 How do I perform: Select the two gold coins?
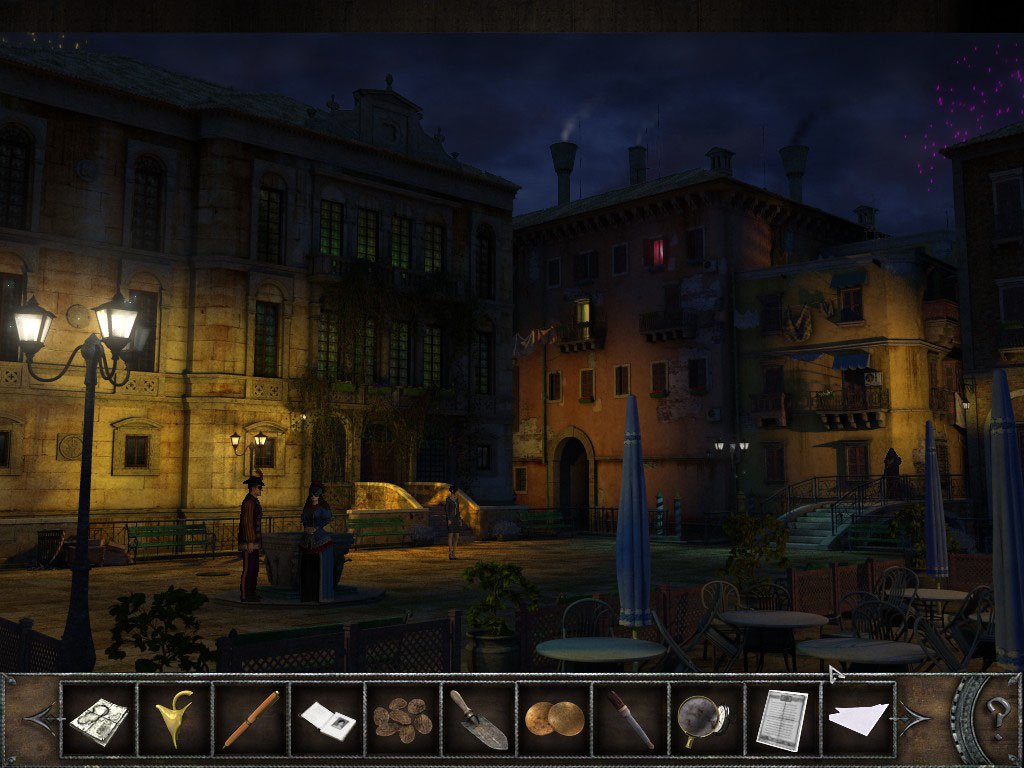[553, 718]
